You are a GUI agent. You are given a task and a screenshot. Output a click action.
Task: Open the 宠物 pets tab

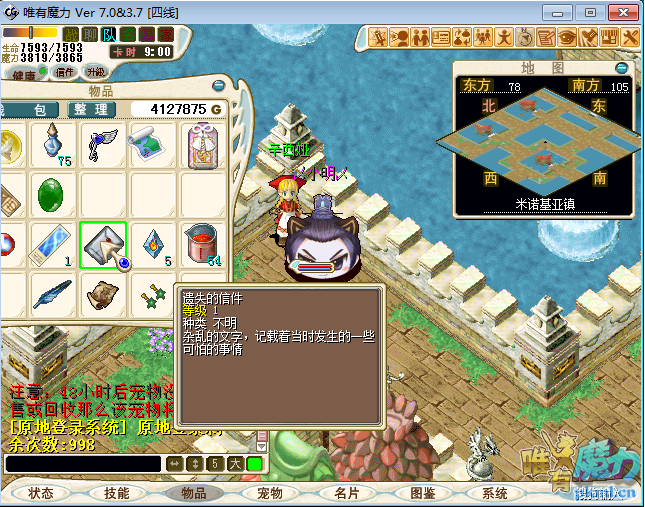(x=270, y=493)
